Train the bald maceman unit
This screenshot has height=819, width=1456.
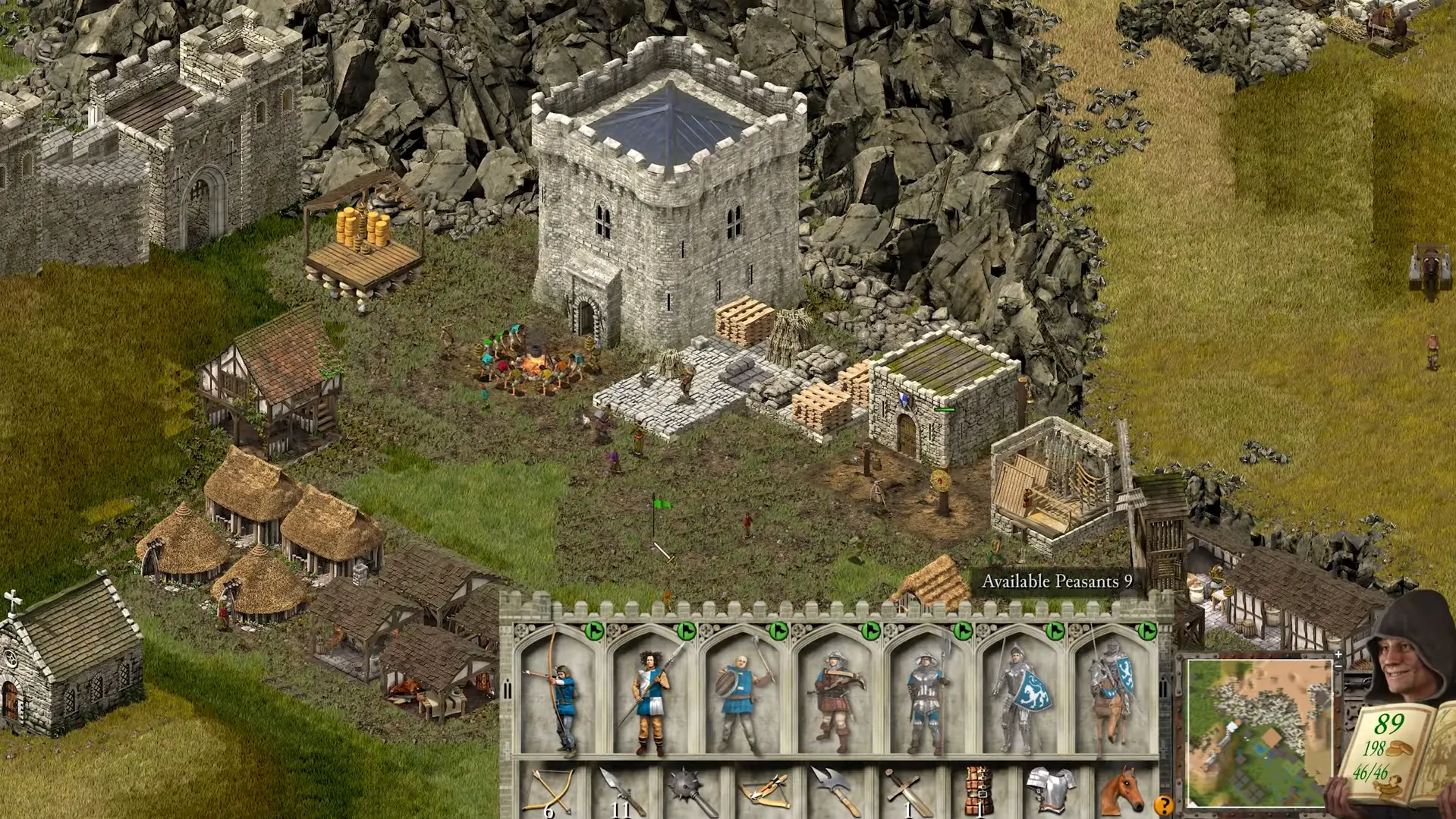coord(743,695)
